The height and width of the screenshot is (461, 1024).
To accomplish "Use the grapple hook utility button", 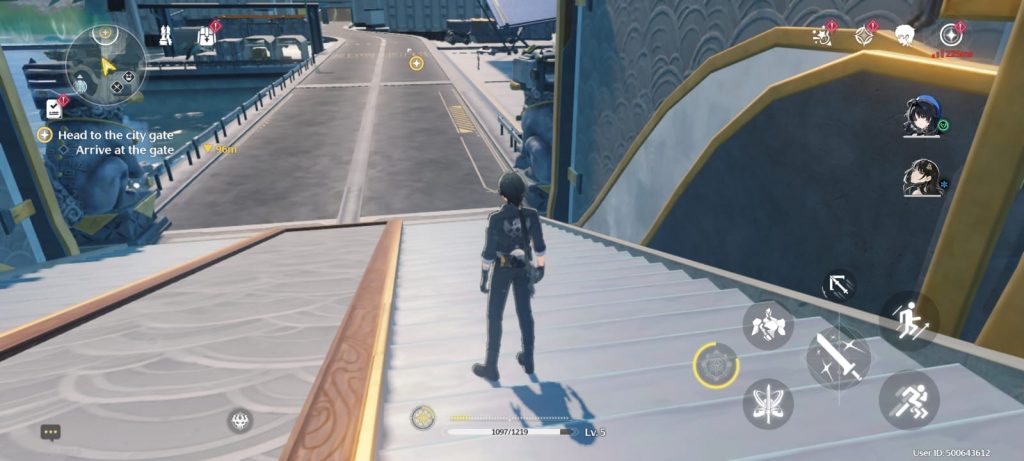I will pos(838,287).
